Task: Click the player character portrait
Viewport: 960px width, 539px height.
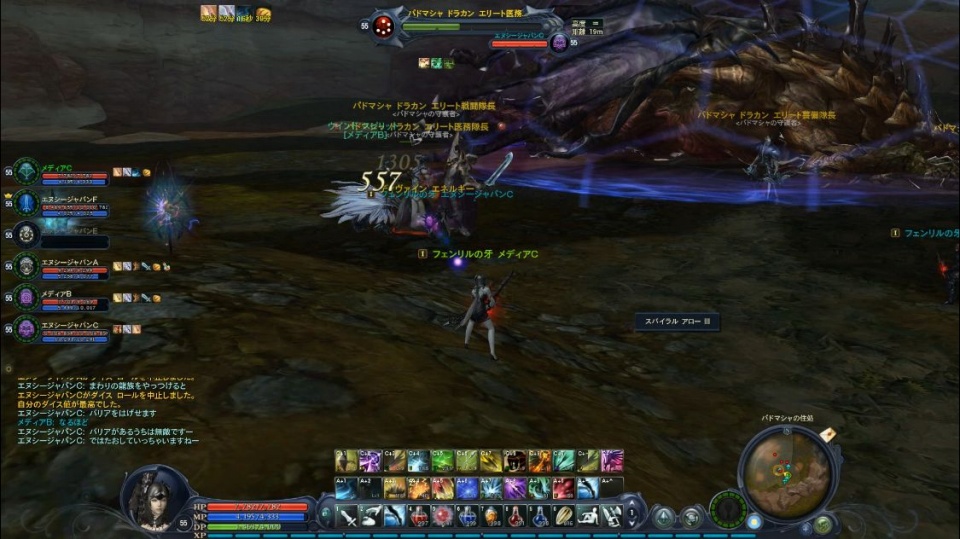Action: (153, 497)
